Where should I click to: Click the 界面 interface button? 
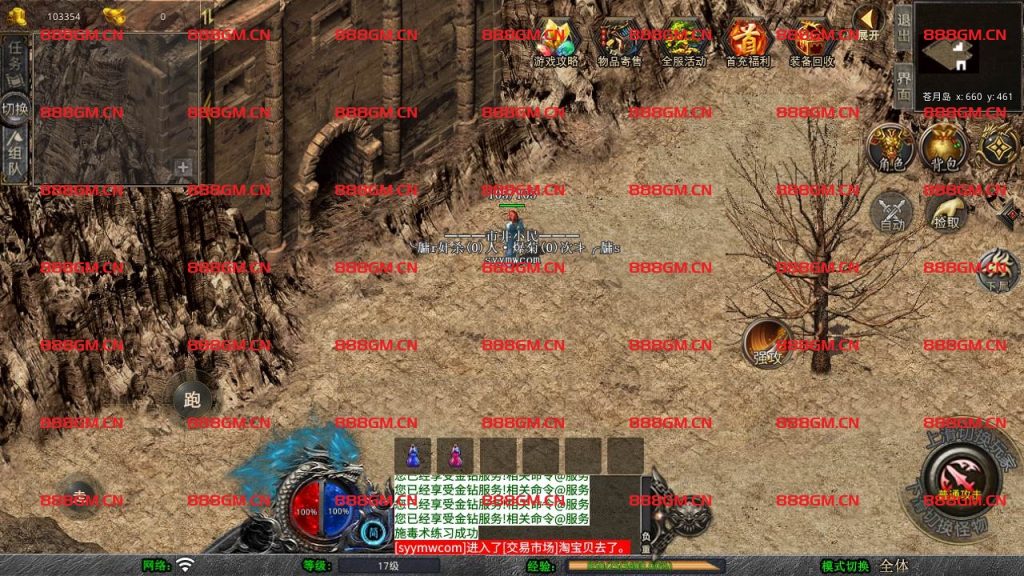[x=902, y=87]
